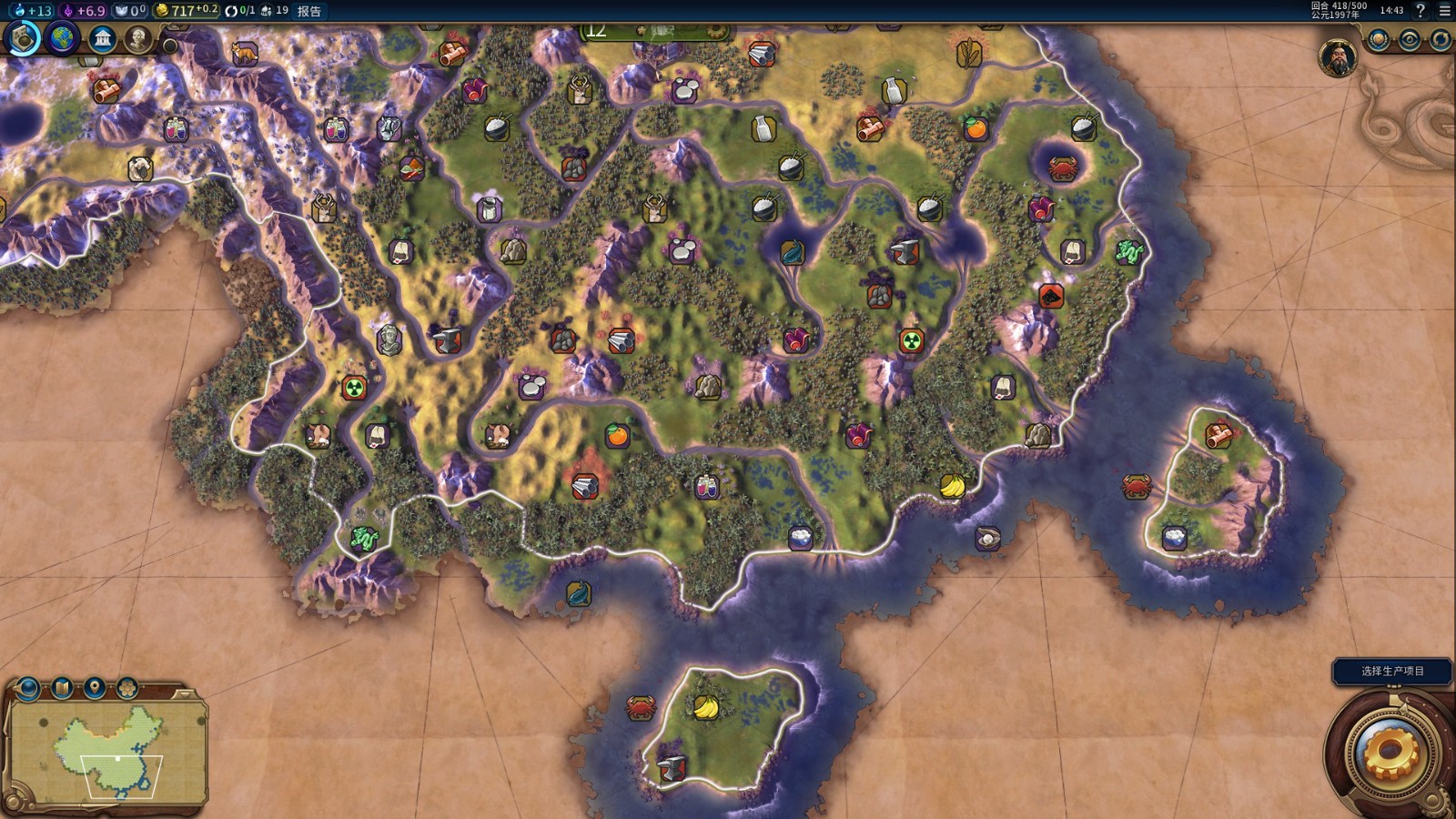
Task: Click the 选择生产项目 notification
Action: click(x=1392, y=672)
